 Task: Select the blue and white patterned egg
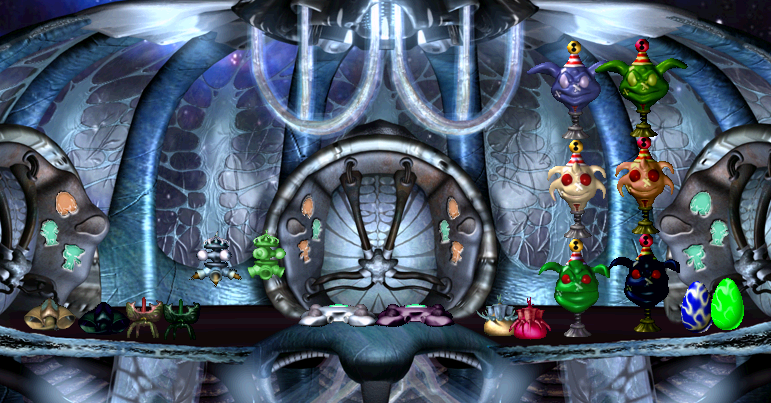[696, 306]
